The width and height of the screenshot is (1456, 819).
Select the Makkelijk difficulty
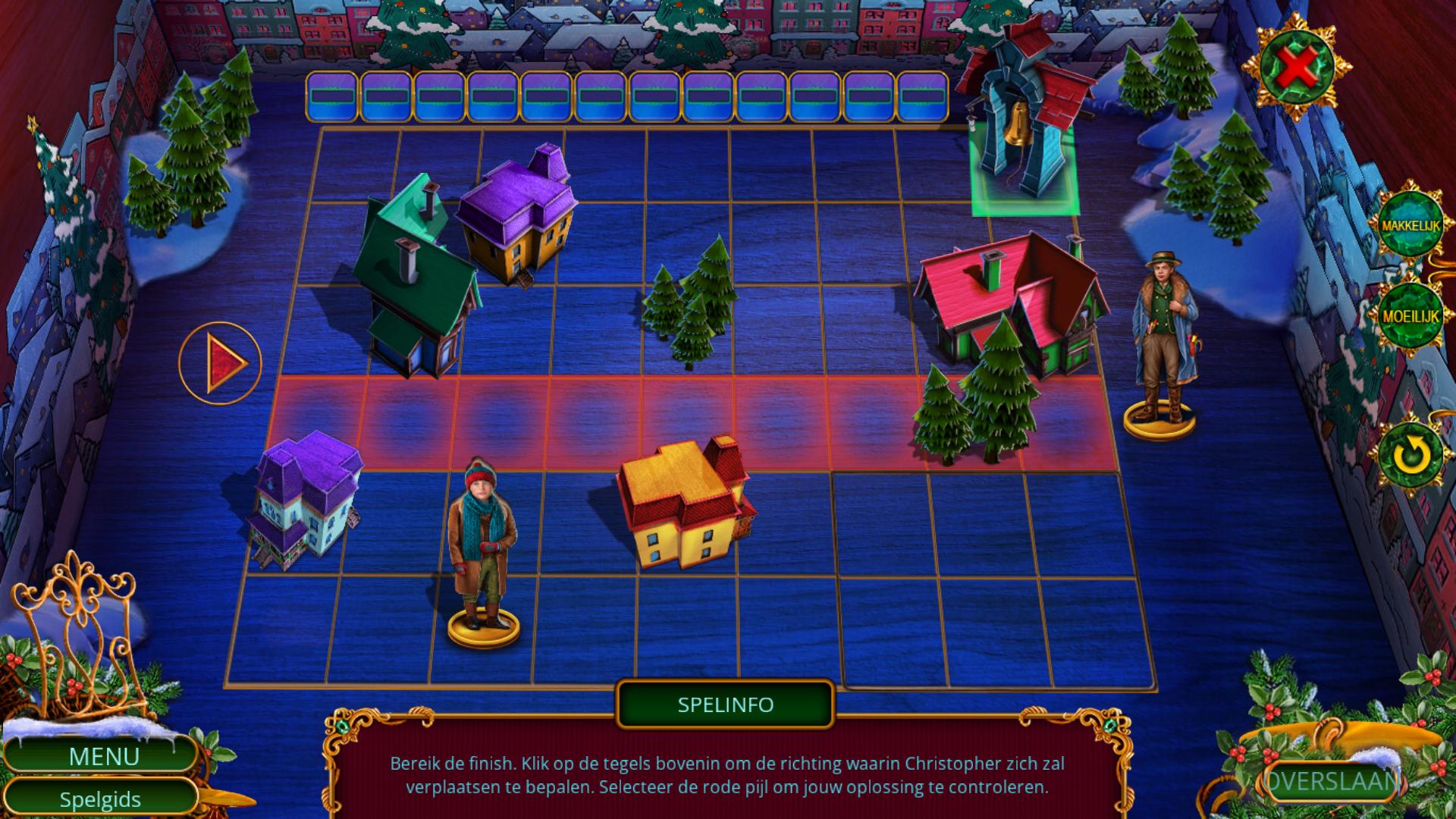1410,226
